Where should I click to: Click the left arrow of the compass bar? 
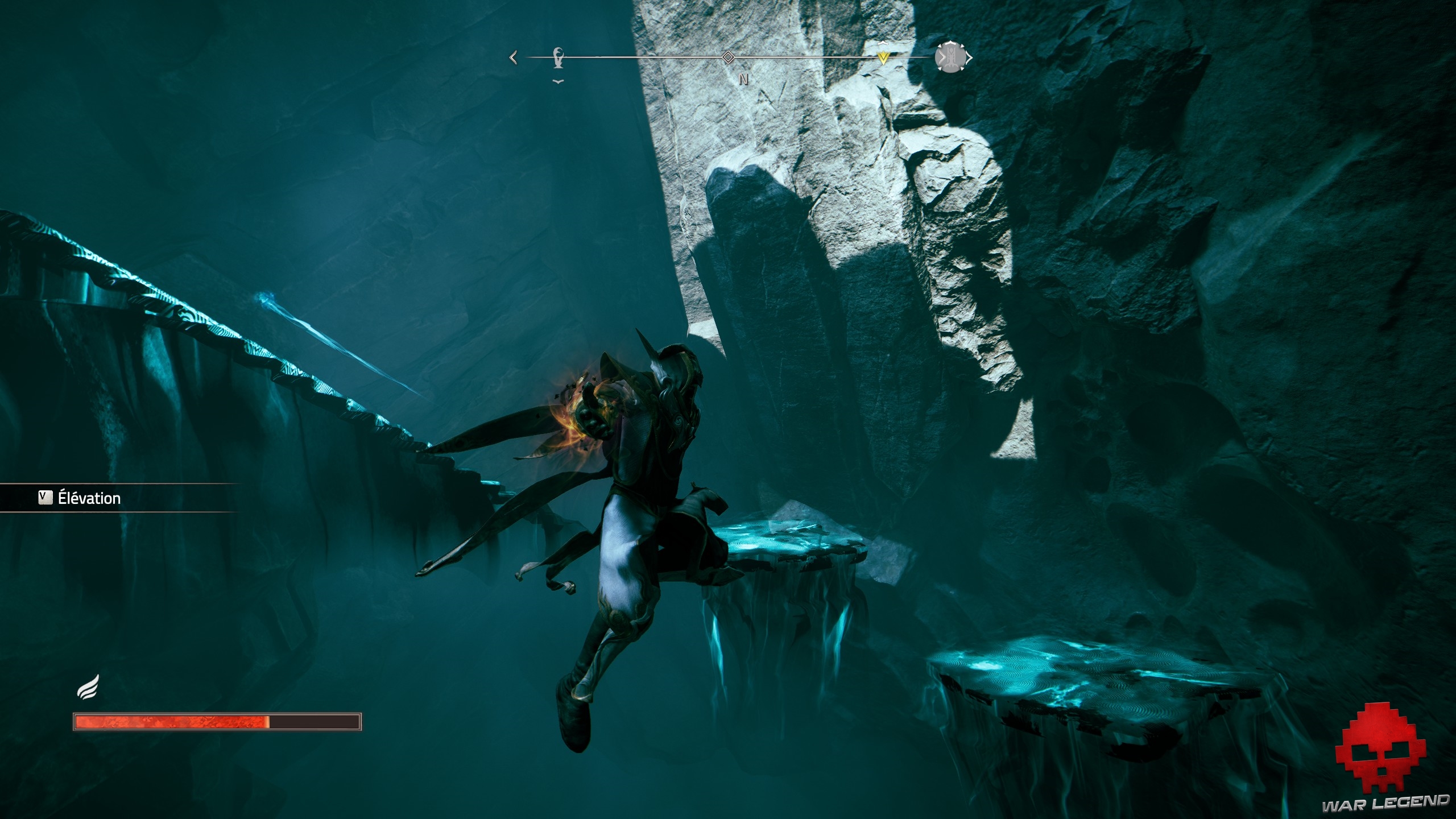click(x=514, y=57)
